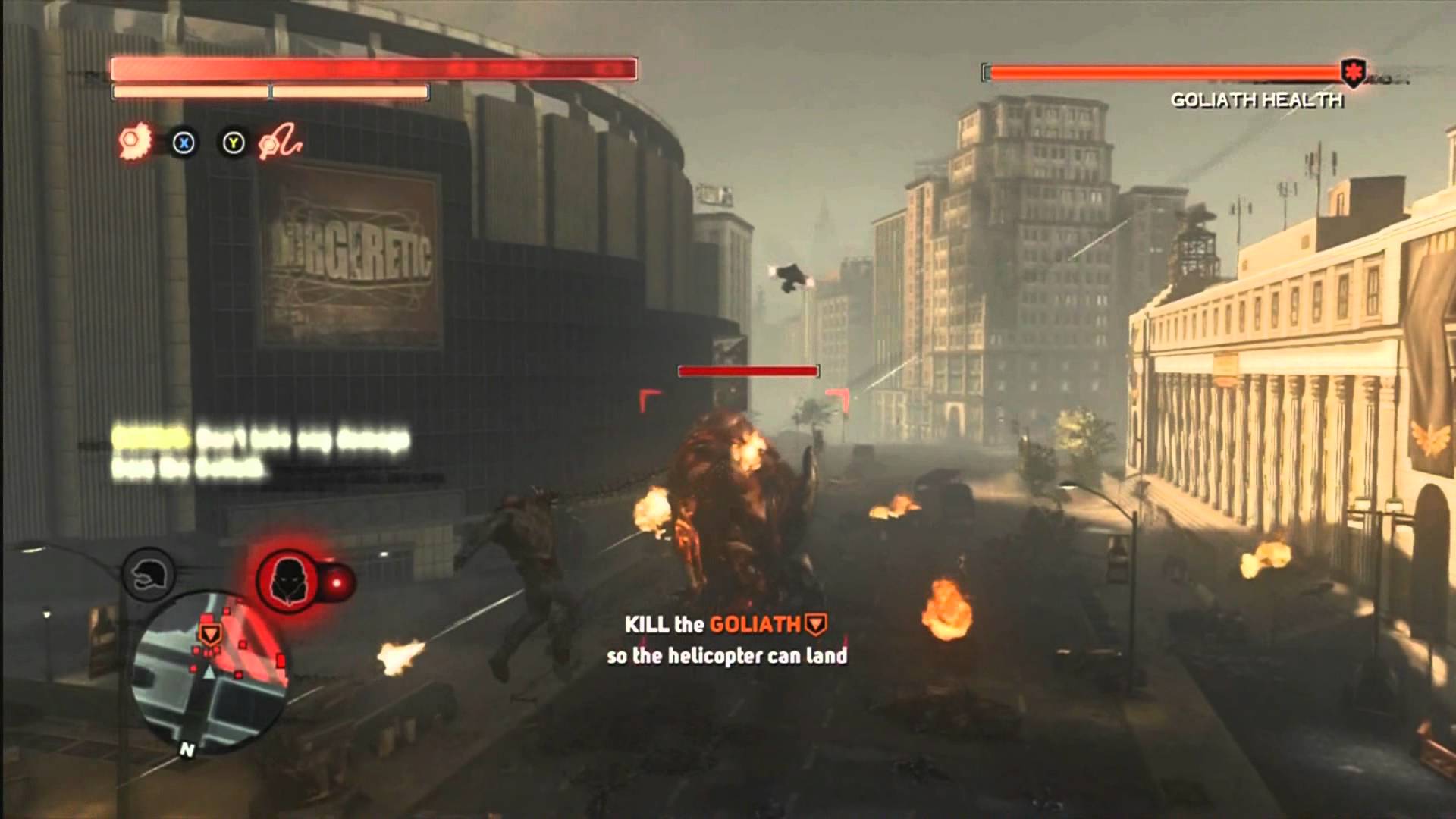Select the spiked blade power icon
1456x819 pixels.
click(x=134, y=142)
